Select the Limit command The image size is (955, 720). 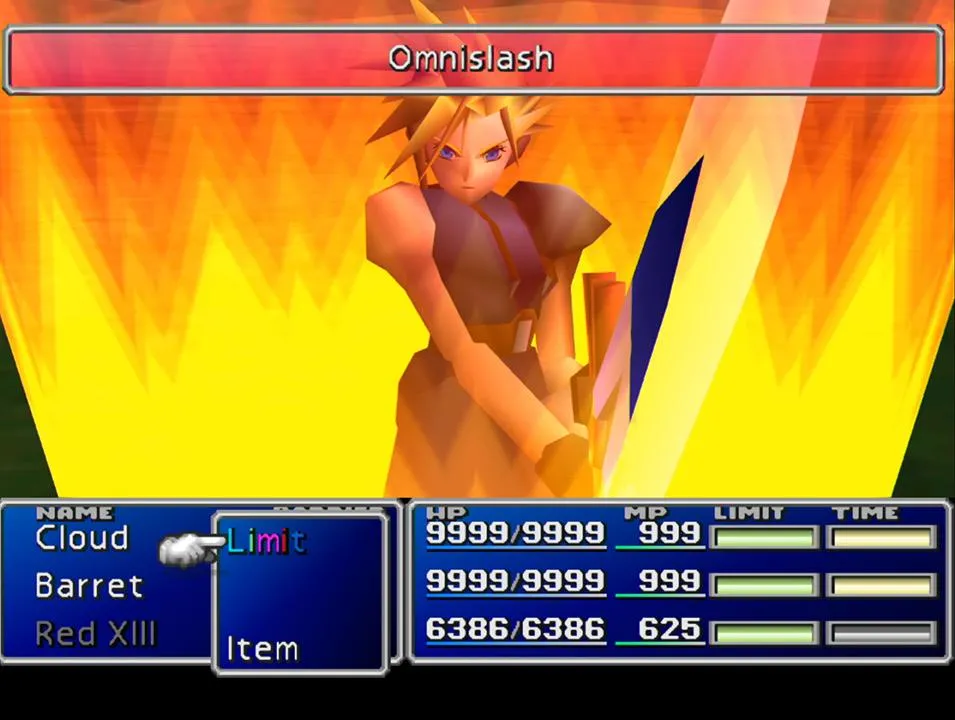pos(266,542)
